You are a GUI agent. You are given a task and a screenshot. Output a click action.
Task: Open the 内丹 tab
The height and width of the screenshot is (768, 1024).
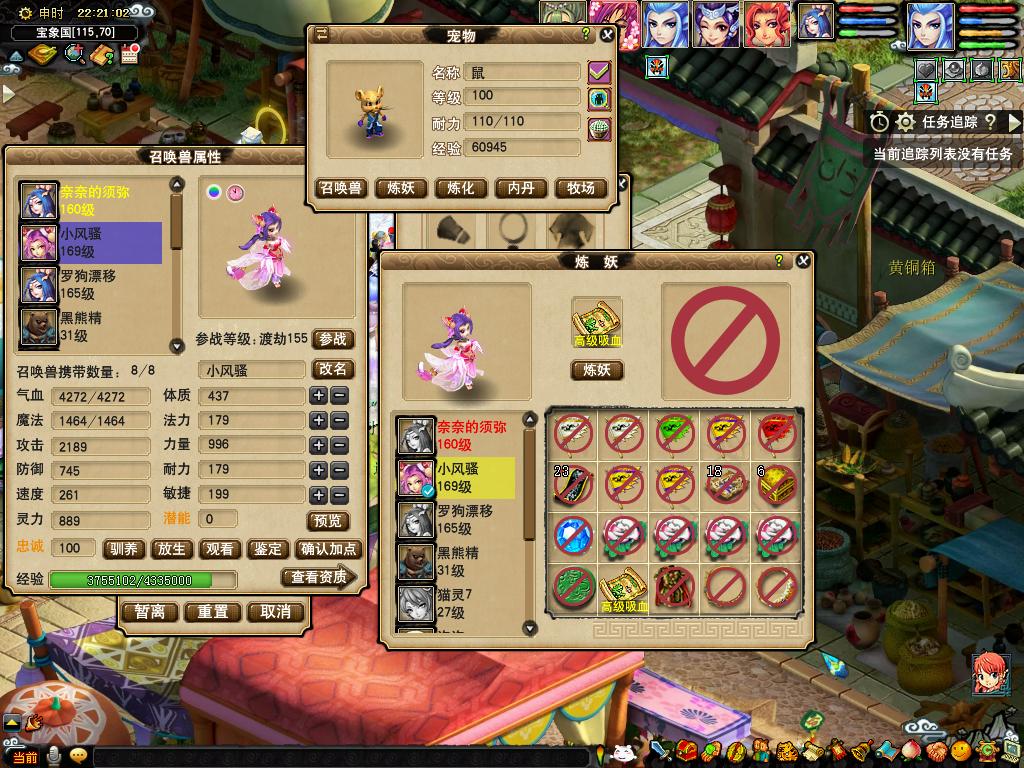click(521, 188)
